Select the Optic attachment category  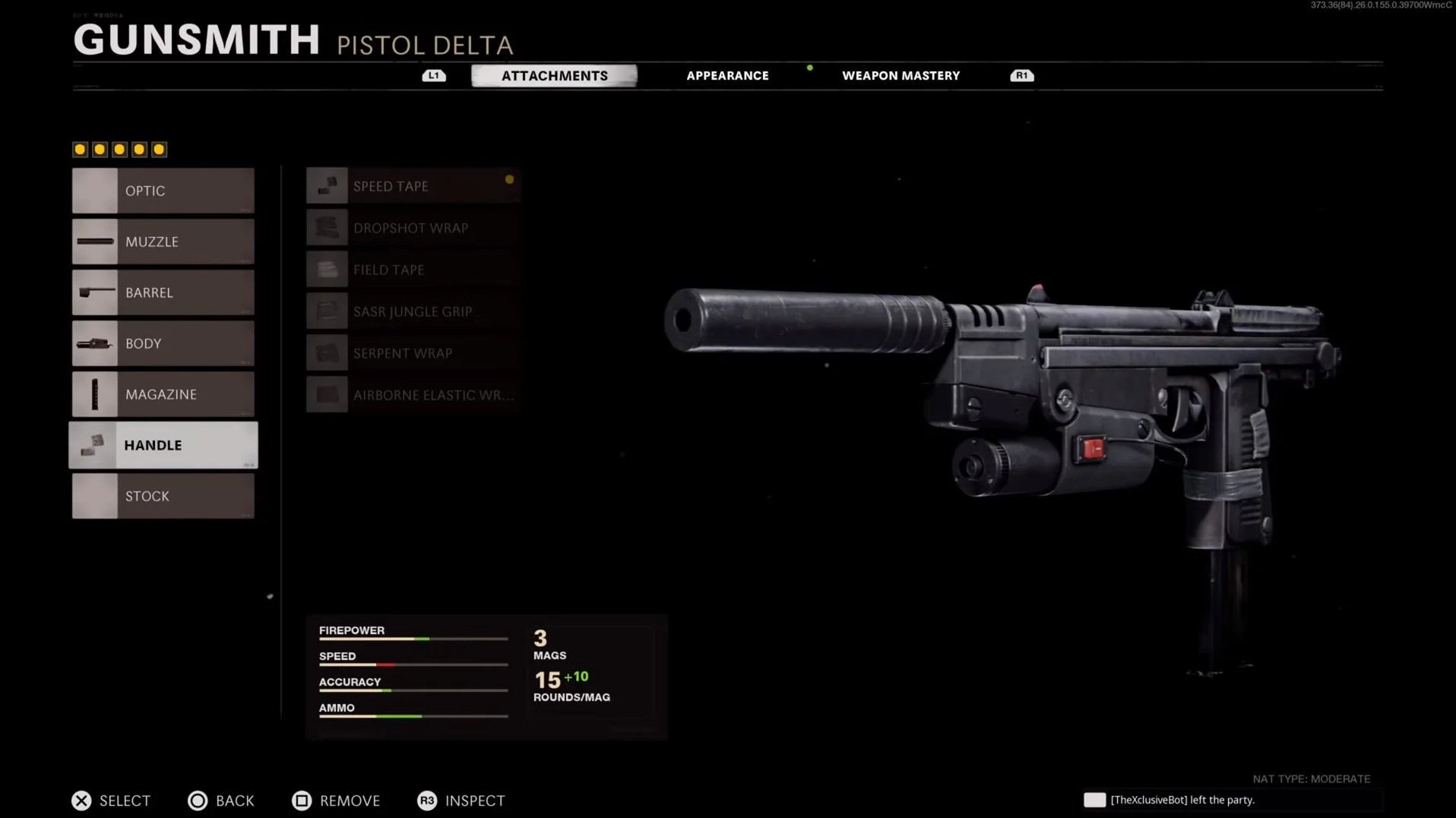click(x=163, y=191)
